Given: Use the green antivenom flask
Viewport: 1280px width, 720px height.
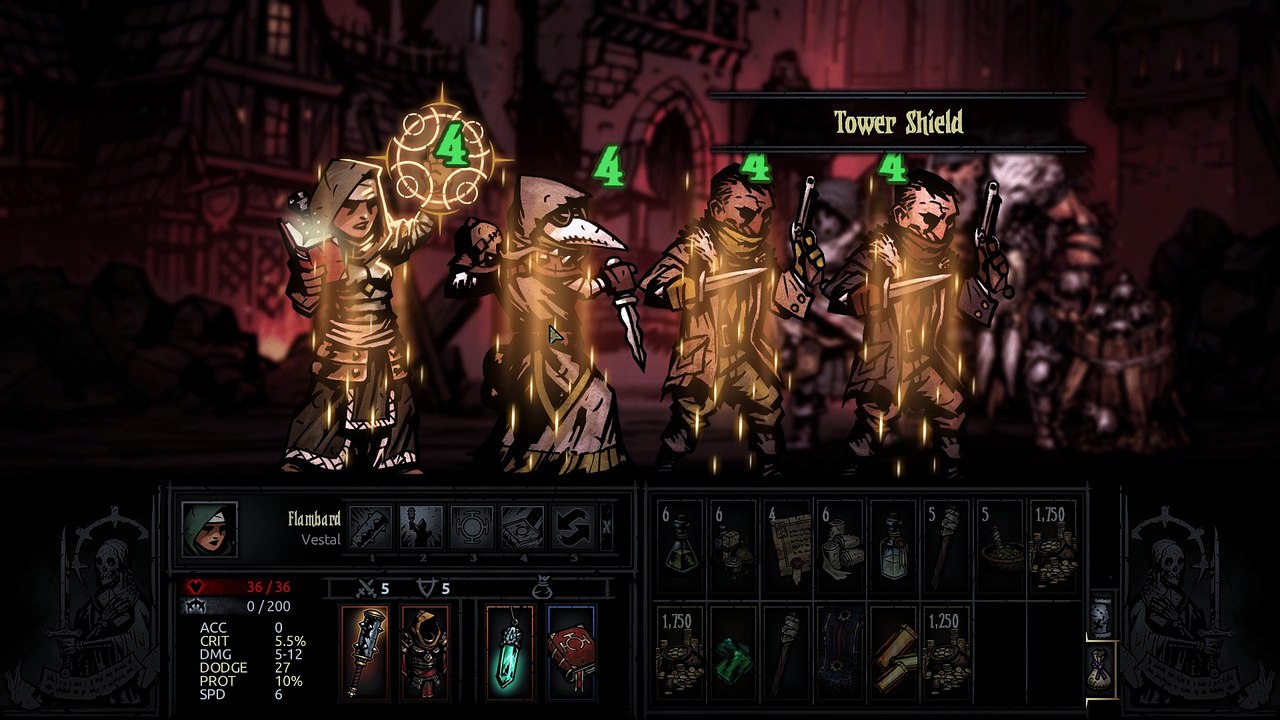Looking at the screenshot, I should click(680, 546).
